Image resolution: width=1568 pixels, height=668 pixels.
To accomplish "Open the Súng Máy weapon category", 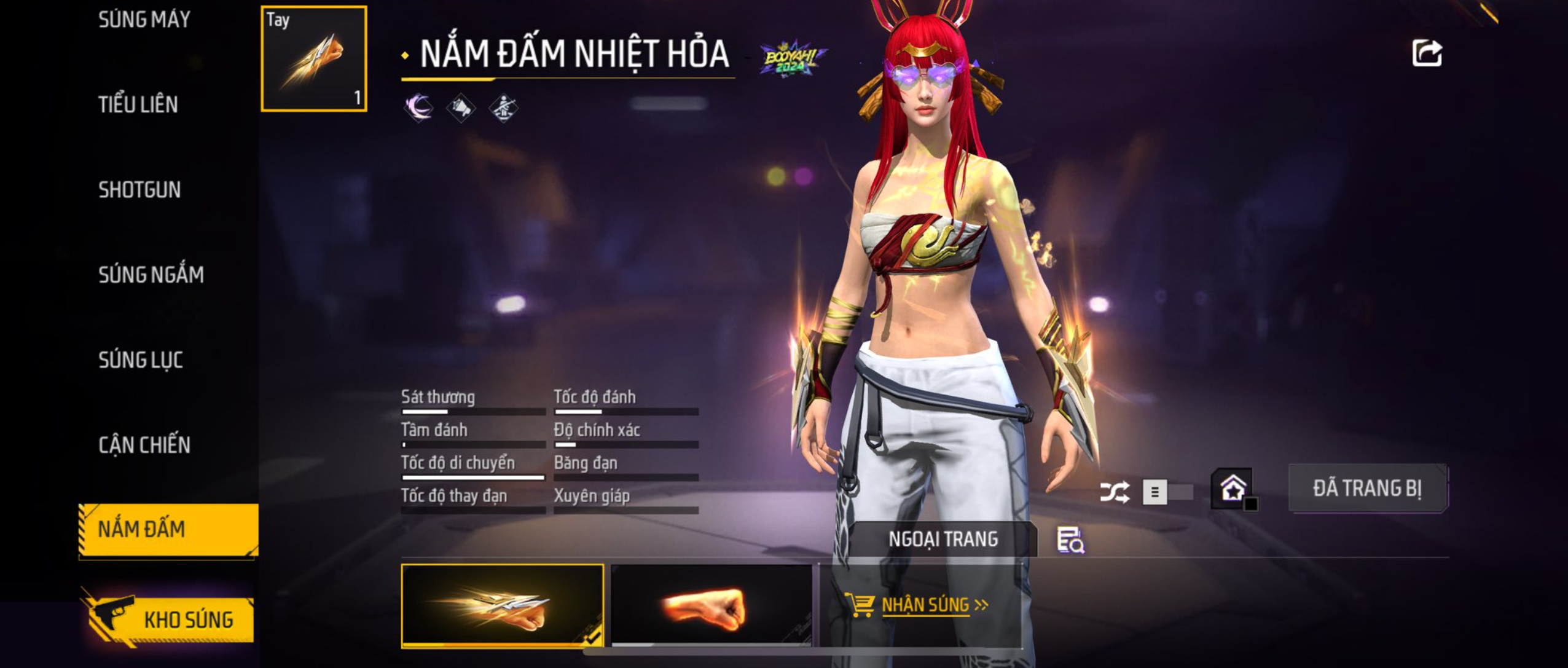I will [144, 20].
